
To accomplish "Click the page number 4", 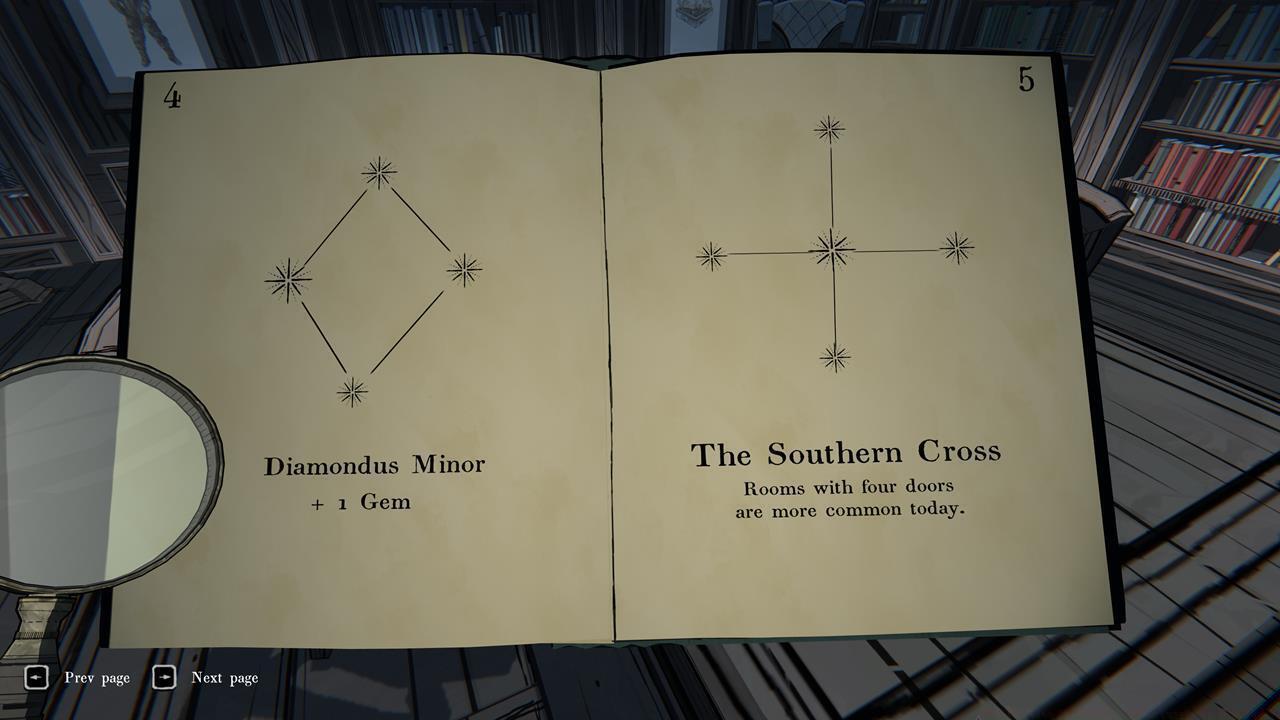I will point(172,96).
